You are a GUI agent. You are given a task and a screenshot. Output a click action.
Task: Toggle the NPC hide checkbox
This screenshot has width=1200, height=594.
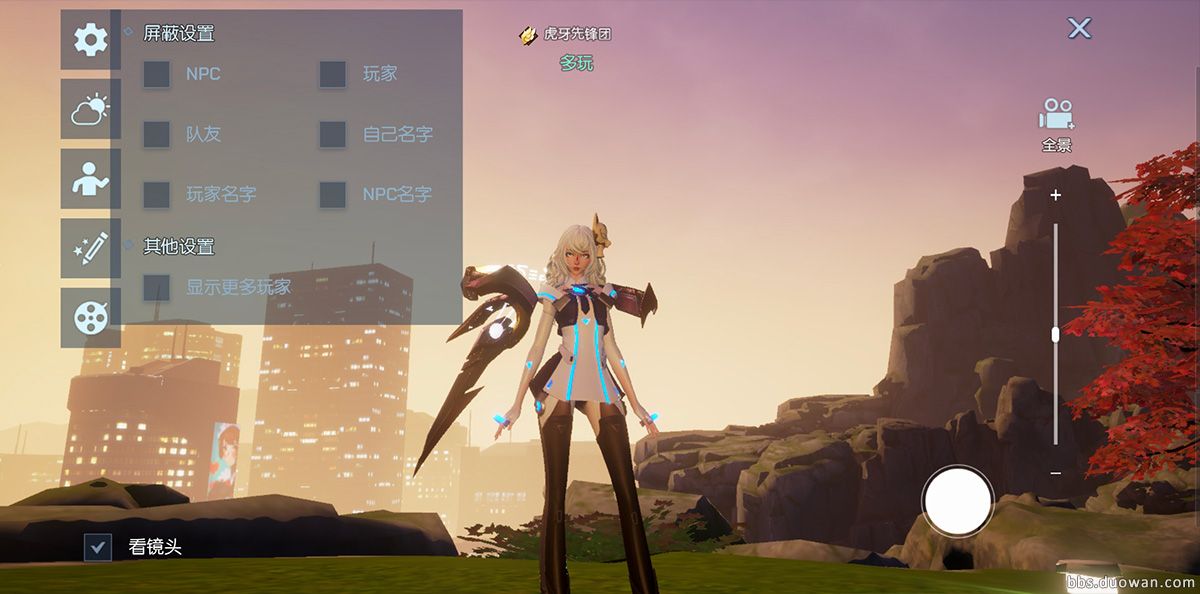[156, 74]
